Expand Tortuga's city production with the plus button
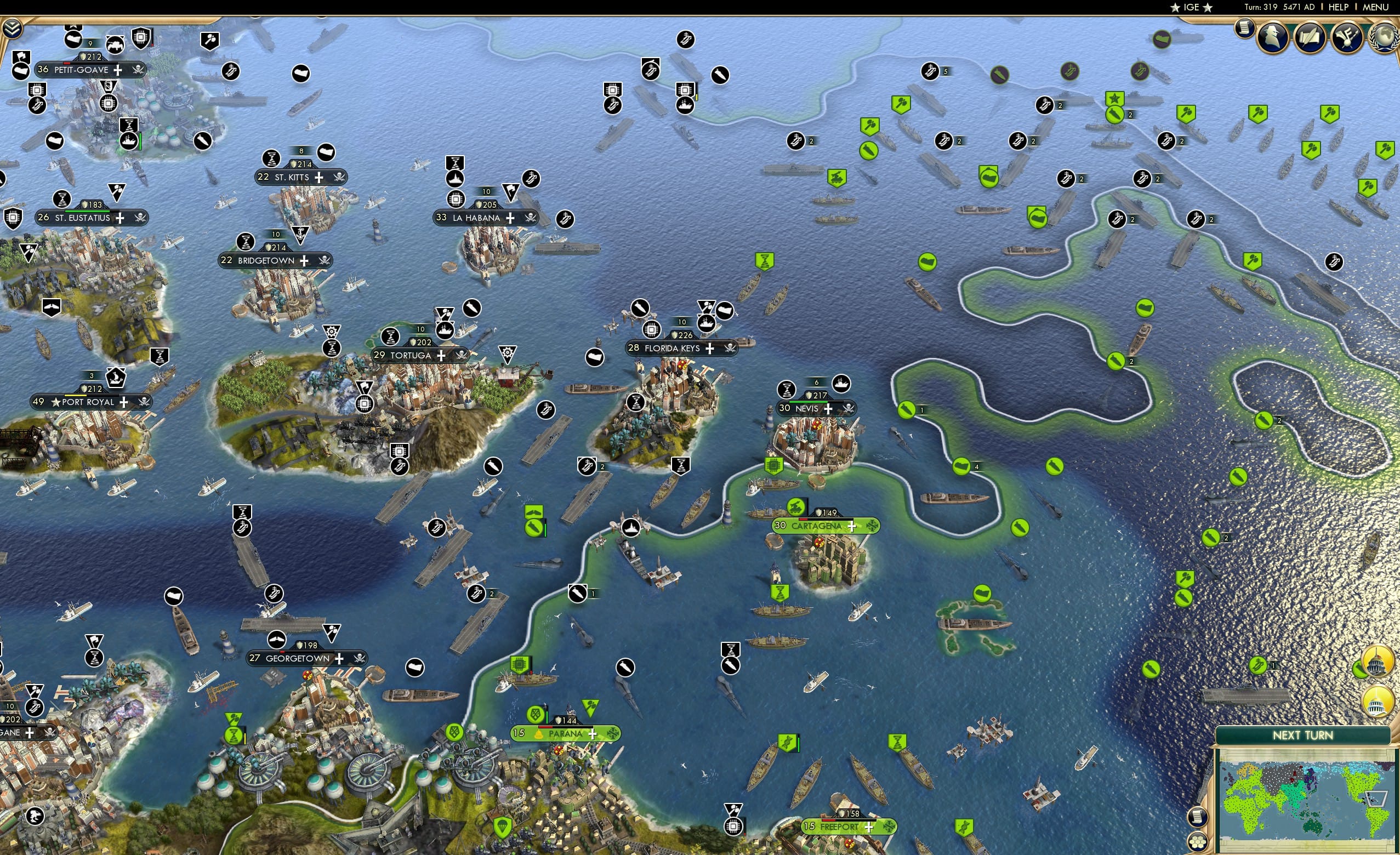The height and width of the screenshot is (855, 1400). [x=441, y=356]
